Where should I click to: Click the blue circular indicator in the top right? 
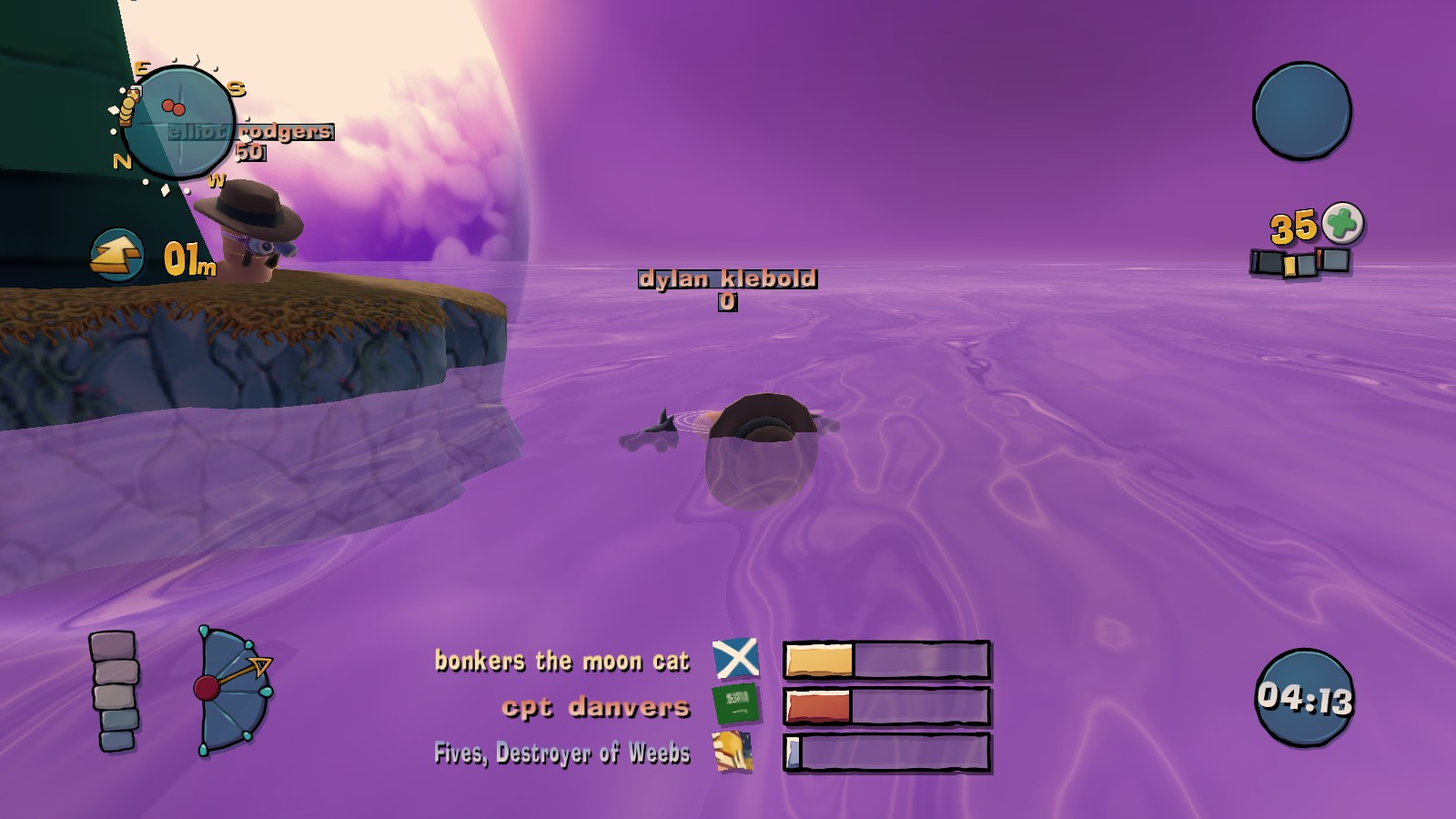pos(1304,109)
